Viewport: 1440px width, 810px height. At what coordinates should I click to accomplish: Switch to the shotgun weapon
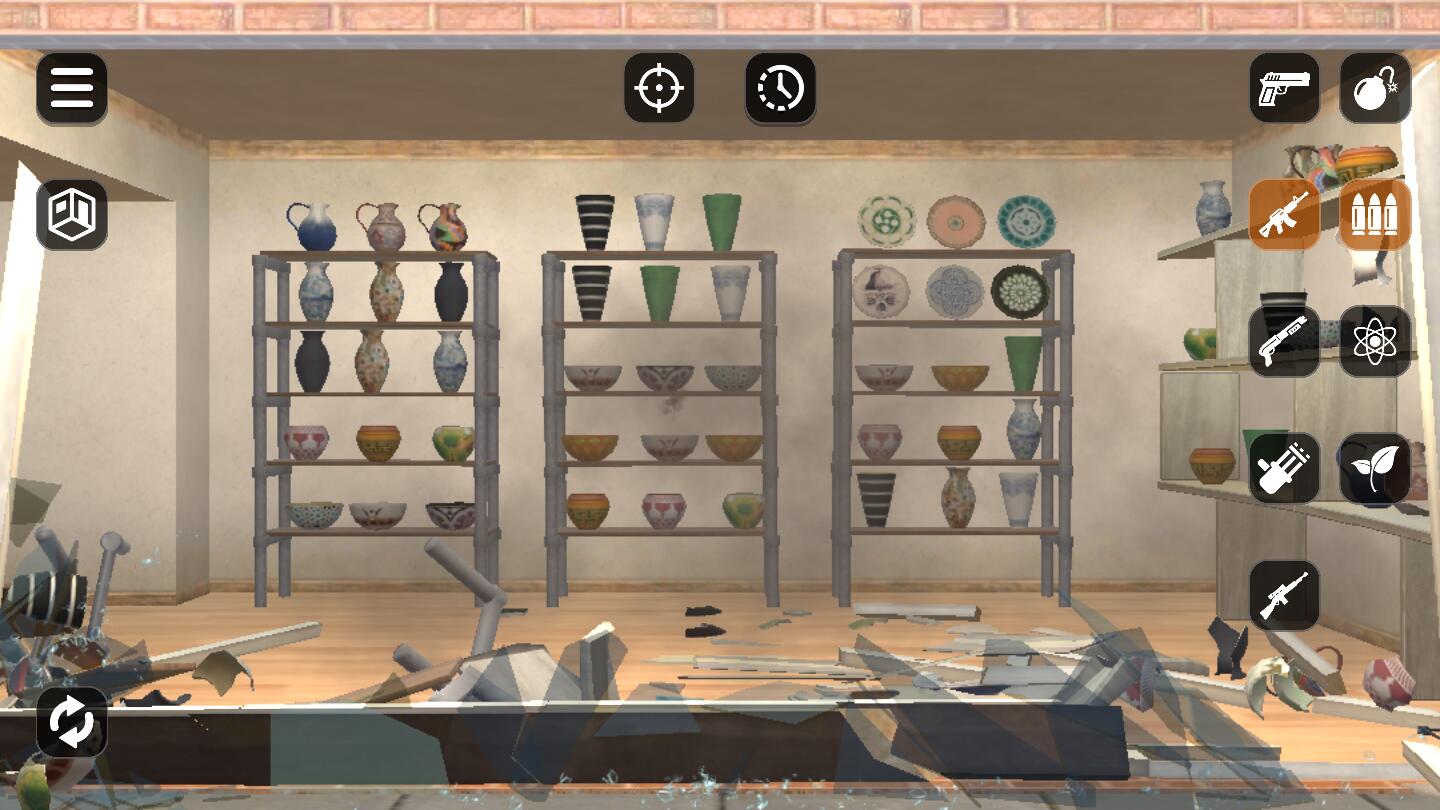pos(1284,341)
